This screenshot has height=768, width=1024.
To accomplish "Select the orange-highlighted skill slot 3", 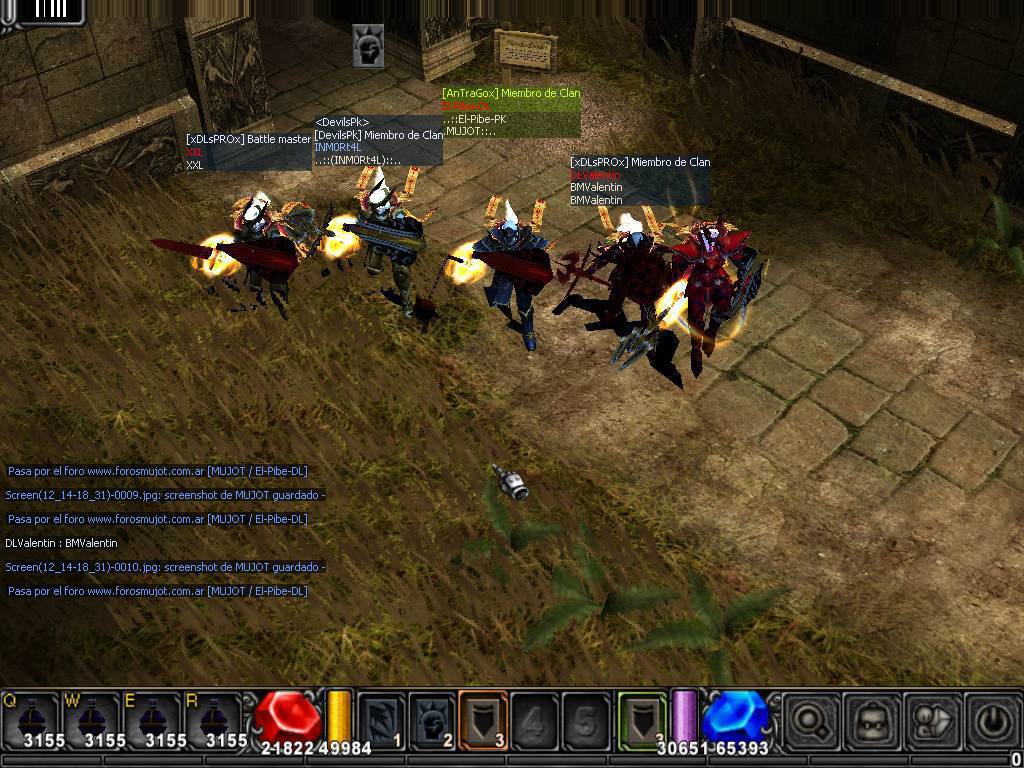I will pyautogui.click(x=484, y=720).
